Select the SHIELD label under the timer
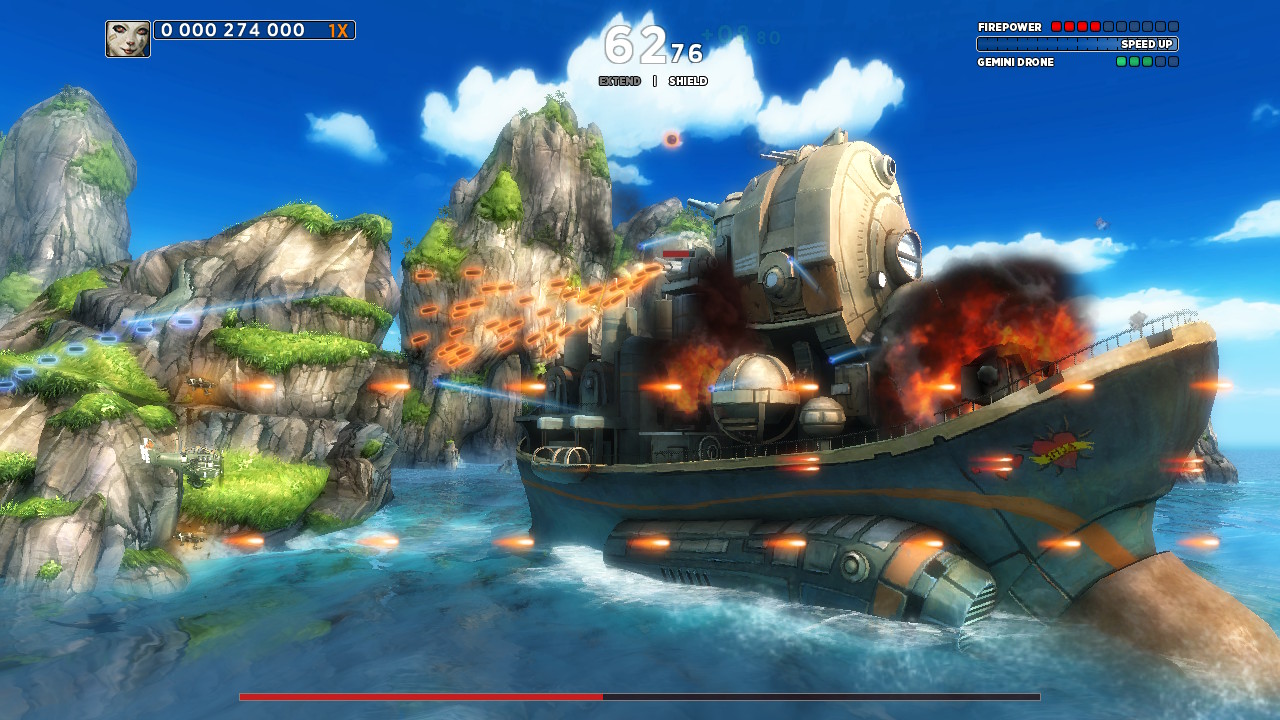Screen dimensions: 1280x720 click(x=688, y=81)
